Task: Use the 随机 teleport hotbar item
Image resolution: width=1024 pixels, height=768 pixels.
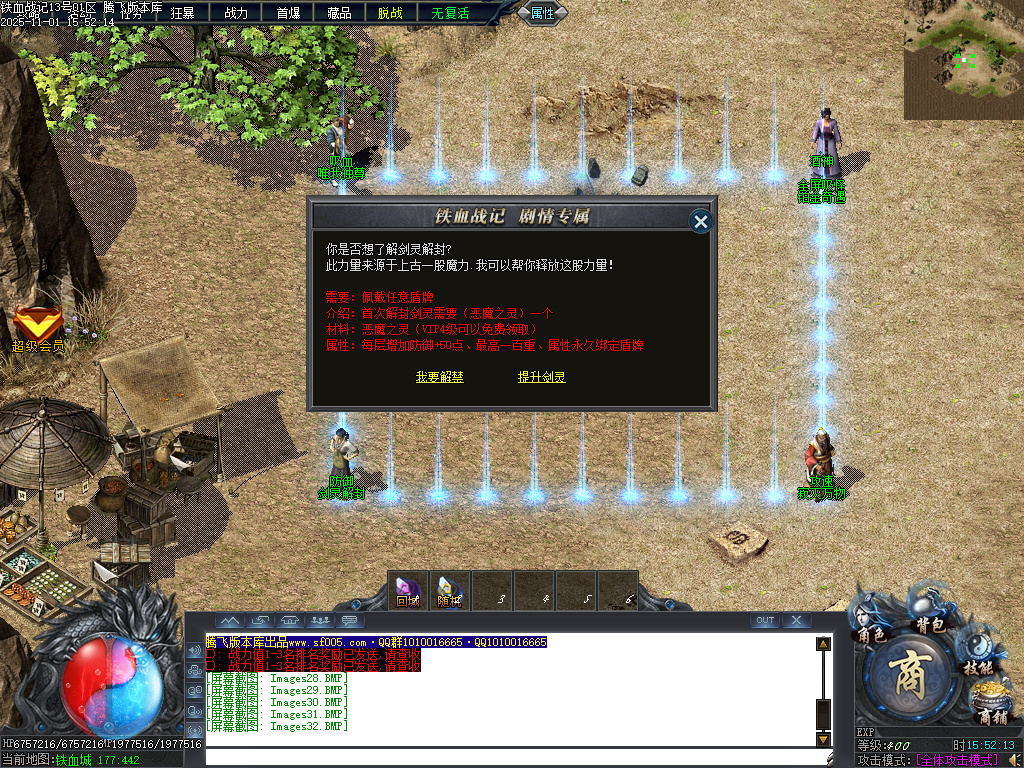Action: tap(449, 591)
